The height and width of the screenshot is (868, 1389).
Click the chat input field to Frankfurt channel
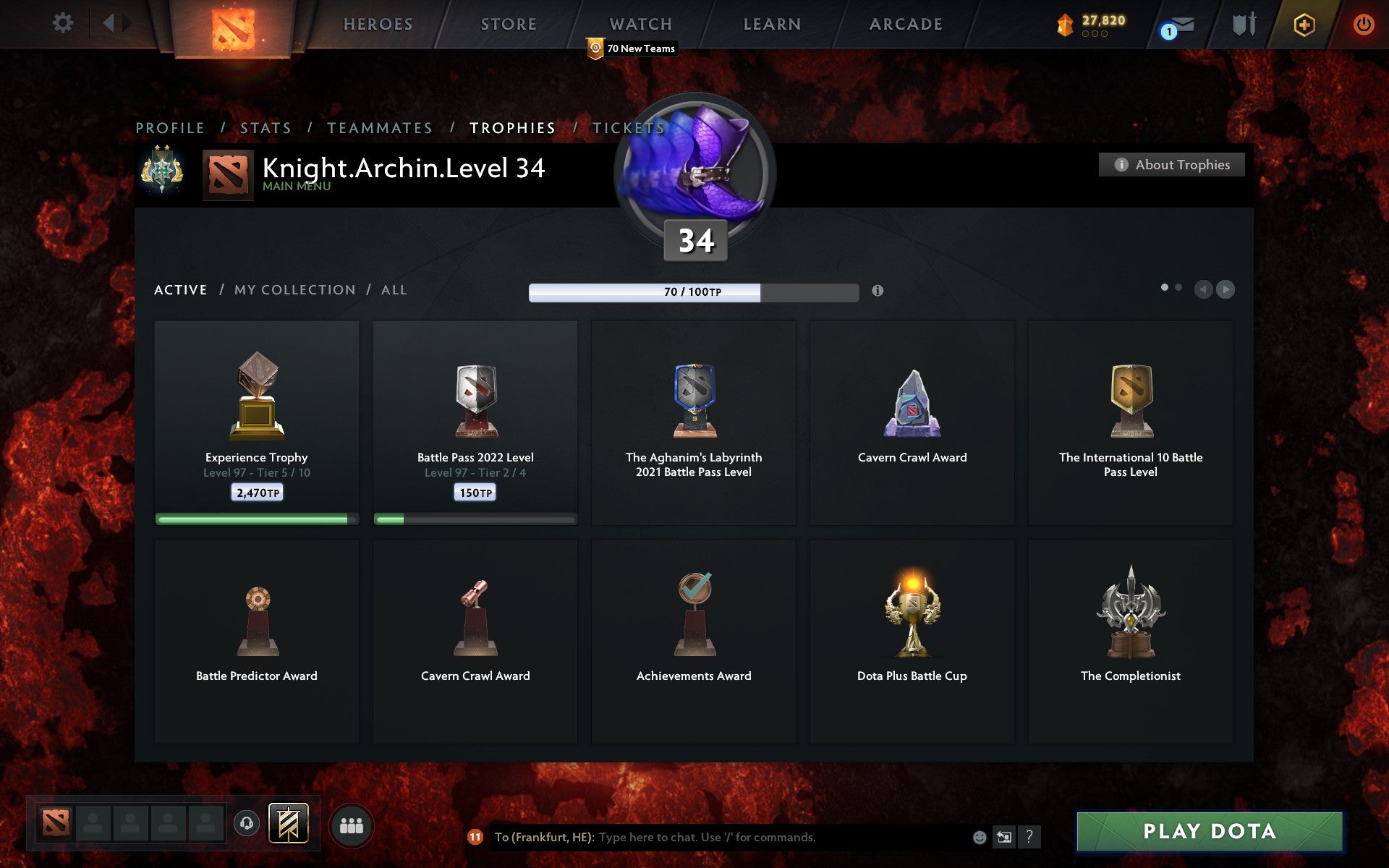(723, 838)
